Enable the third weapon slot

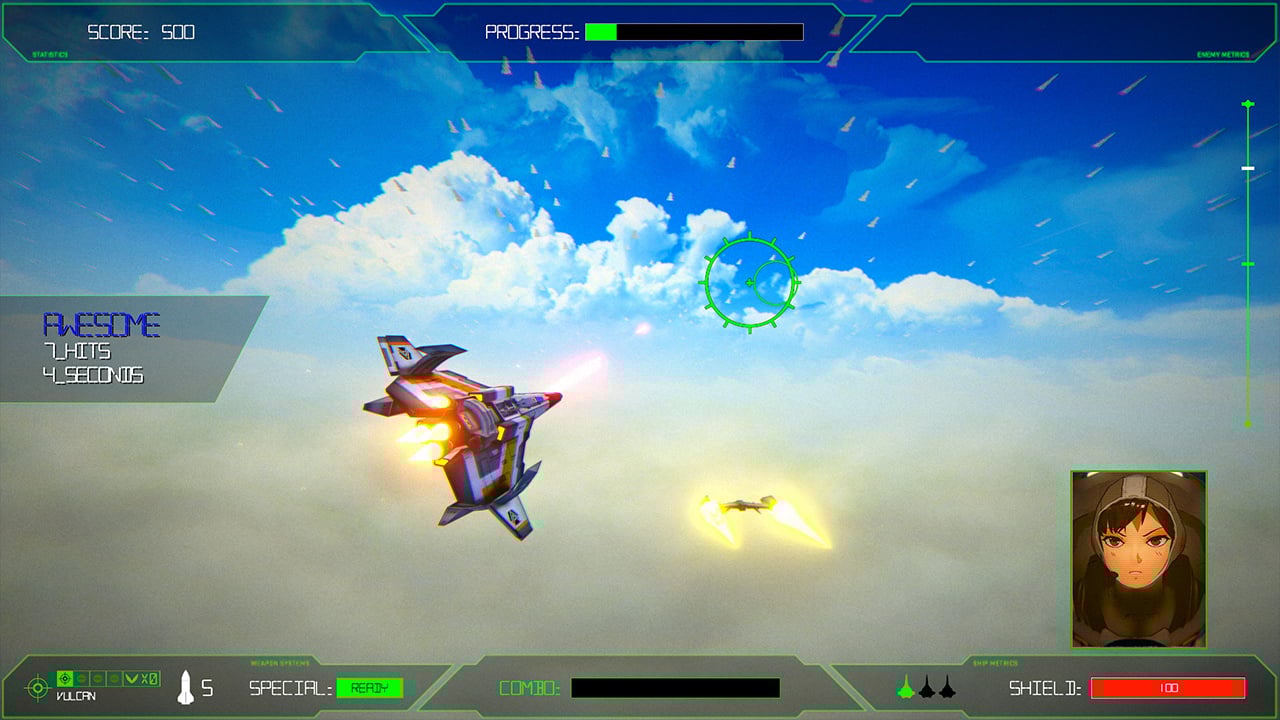click(98, 678)
